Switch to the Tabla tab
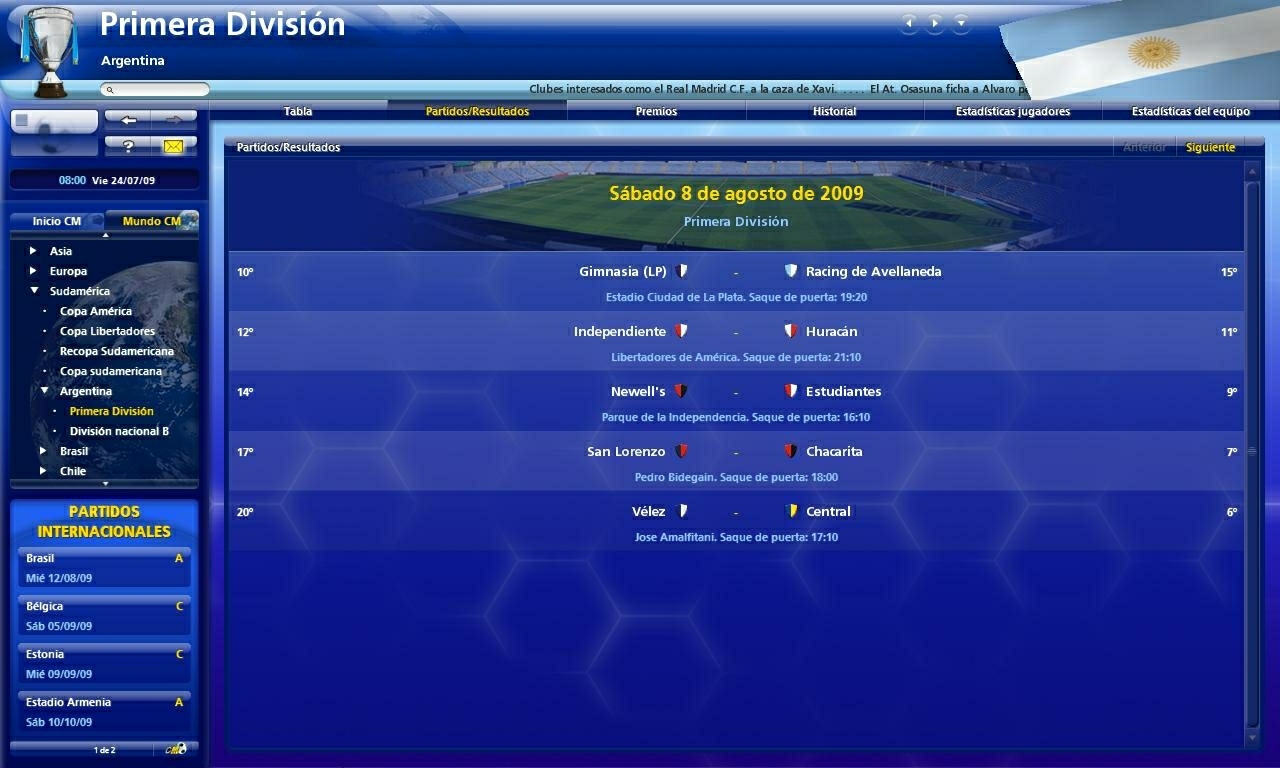Screen dimensions: 1280x768 [297, 111]
